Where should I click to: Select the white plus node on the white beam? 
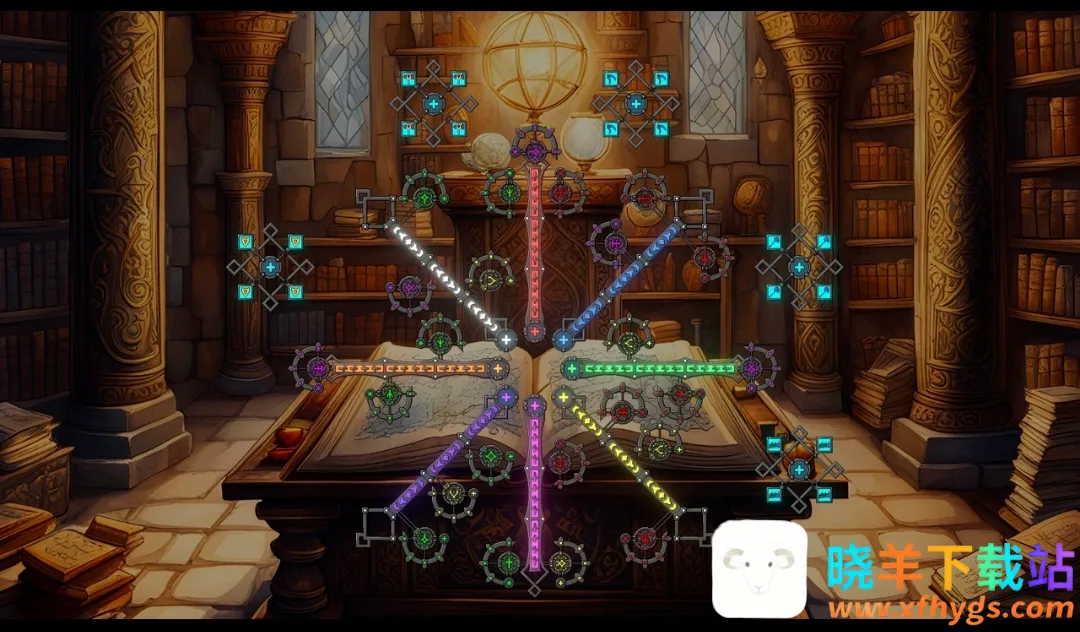[x=506, y=340]
